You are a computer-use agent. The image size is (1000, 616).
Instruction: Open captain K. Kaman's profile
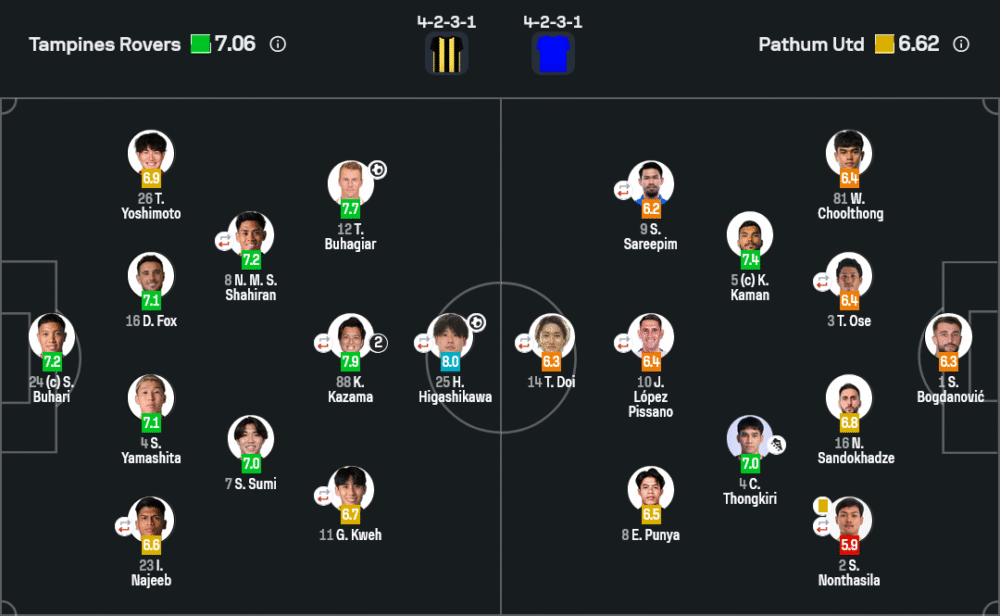click(x=750, y=235)
